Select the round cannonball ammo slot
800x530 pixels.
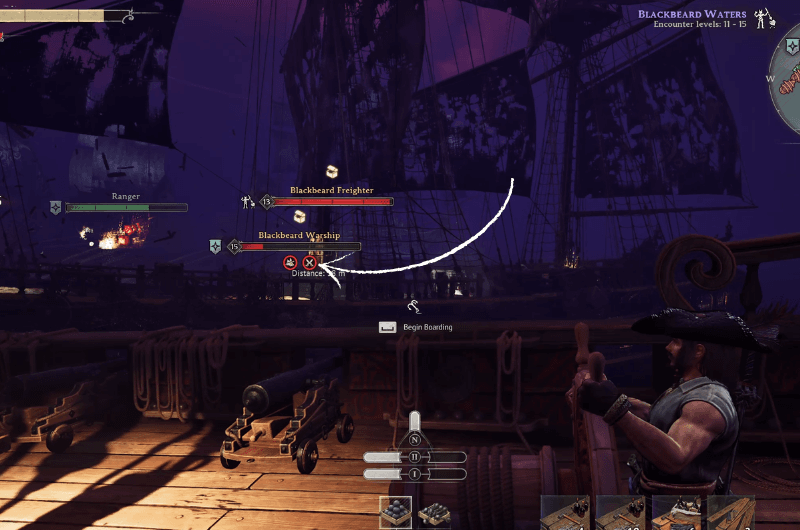pyautogui.click(x=395, y=513)
